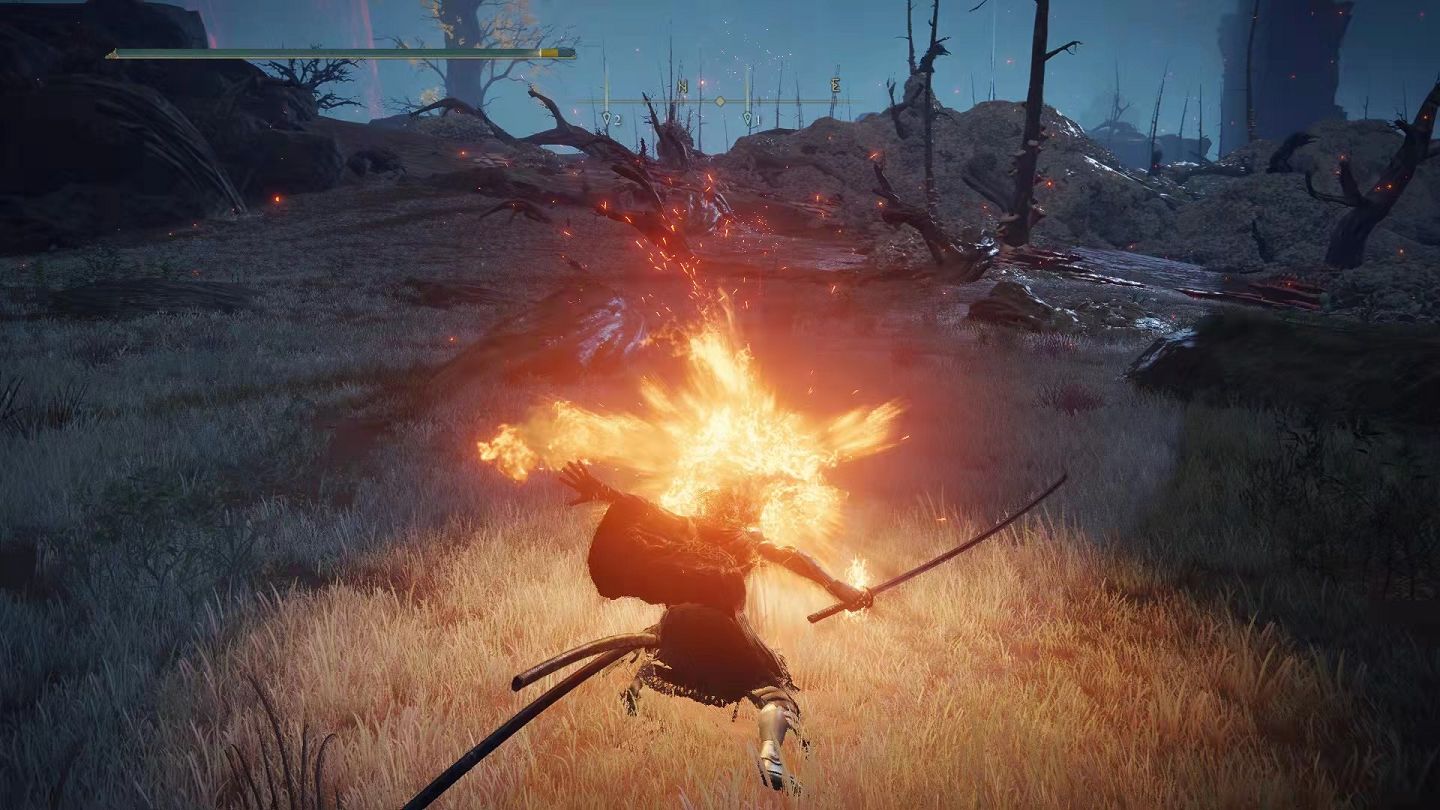This screenshot has height=810, width=1440.
Task: Click the compass waypoint marker numbered 1
Action: [x=749, y=119]
